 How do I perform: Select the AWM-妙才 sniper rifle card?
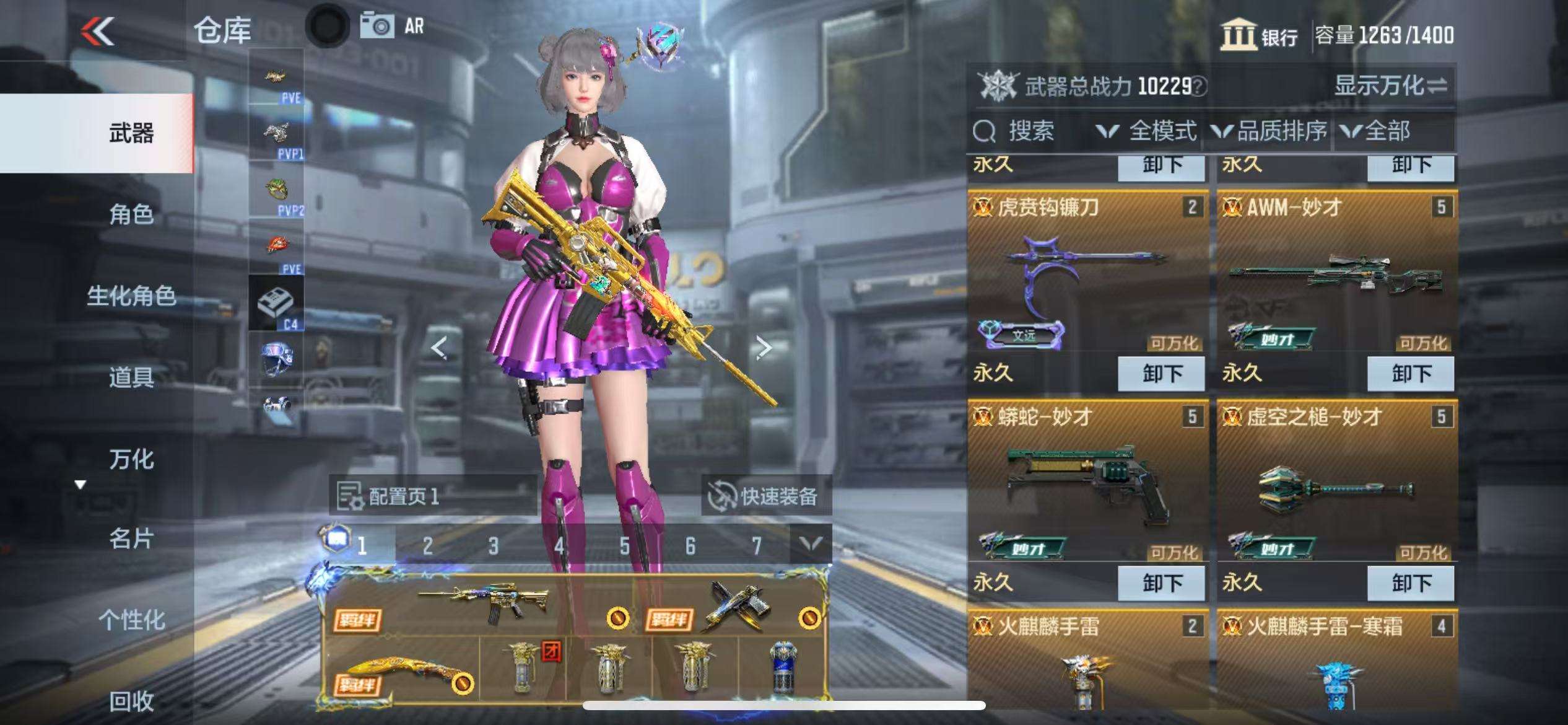1336,273
